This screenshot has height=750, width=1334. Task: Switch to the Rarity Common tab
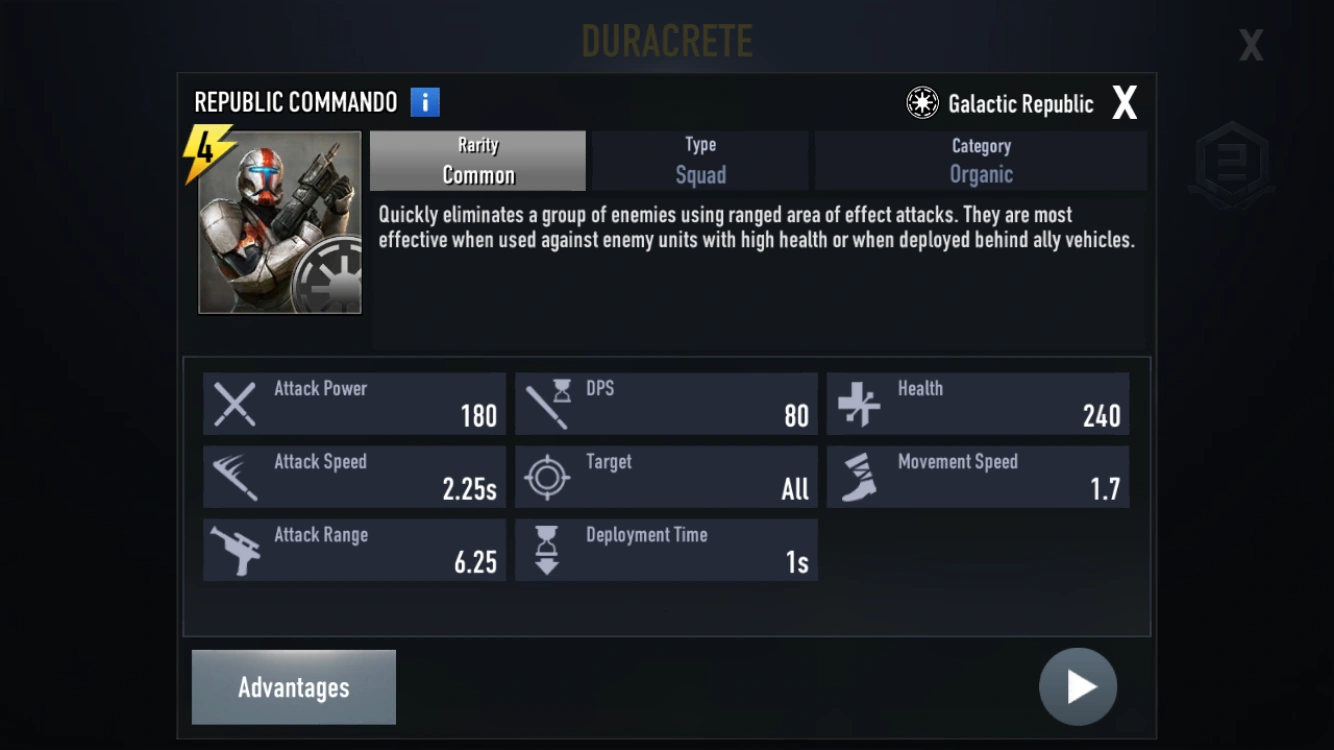pos(477,160)
